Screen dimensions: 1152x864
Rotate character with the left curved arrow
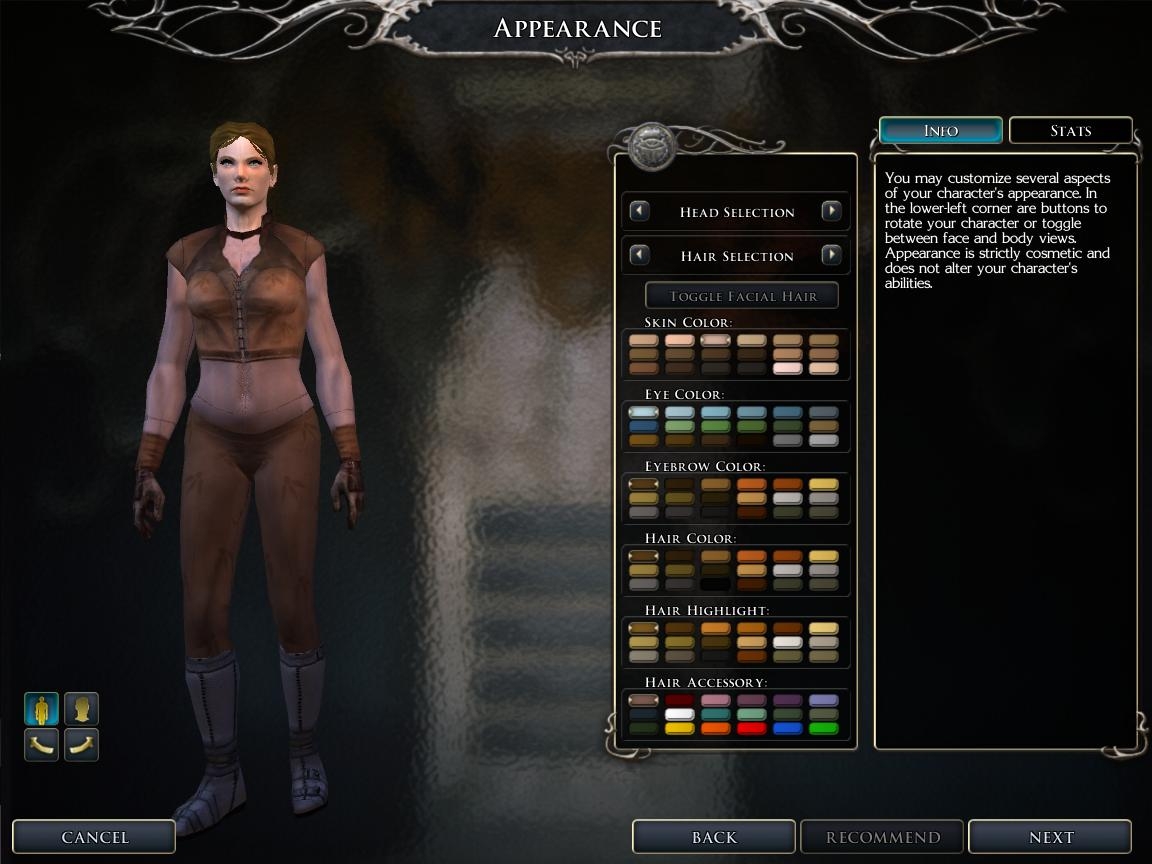click(41, 744)
